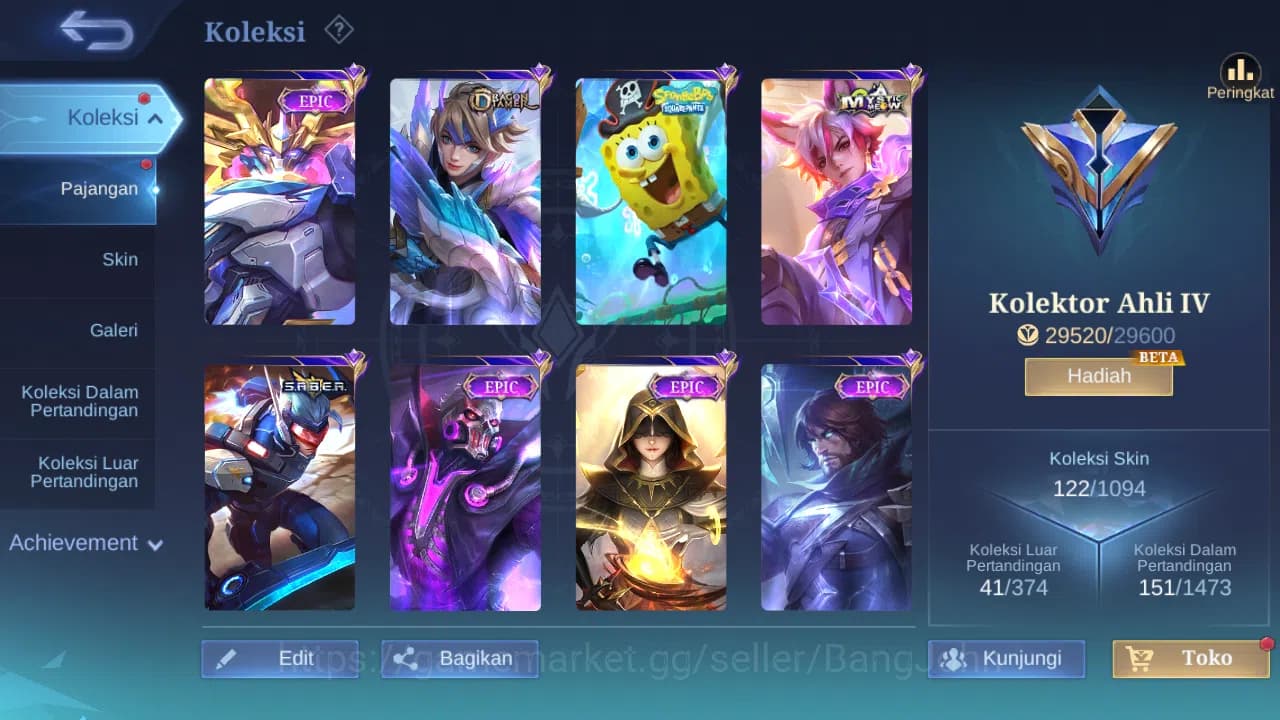Switch to the Pajangan tab
Image resolution: width=1280 pixels, height=720 pixels.
[100, 189]
